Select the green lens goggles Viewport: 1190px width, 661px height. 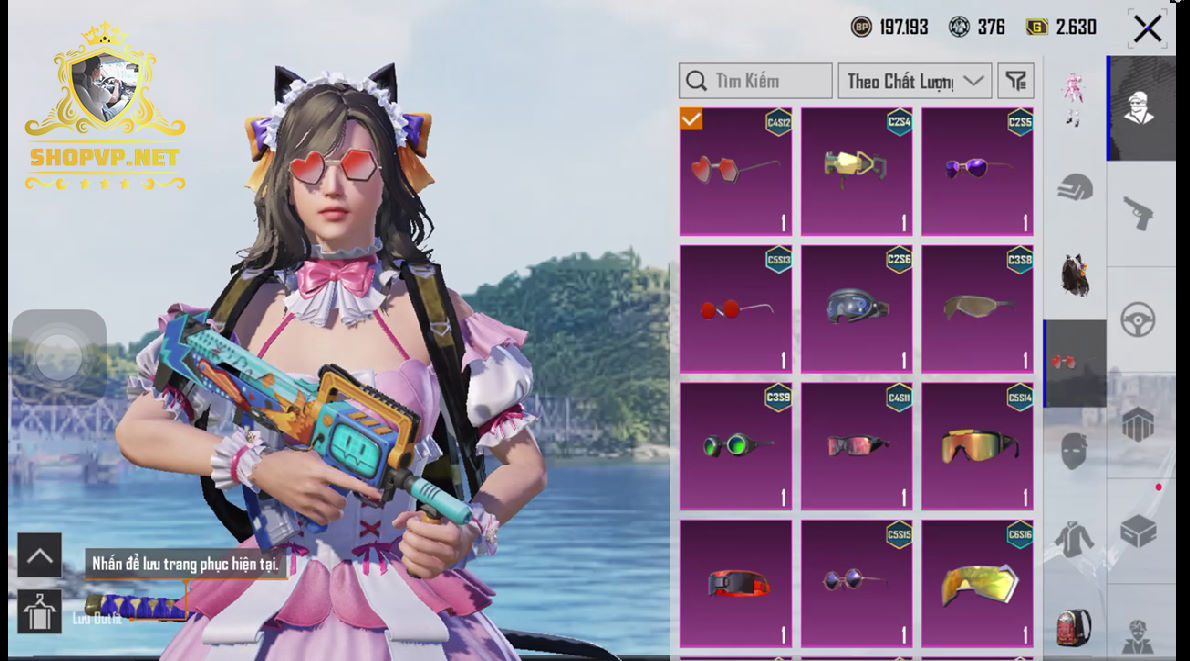point(736,446)
